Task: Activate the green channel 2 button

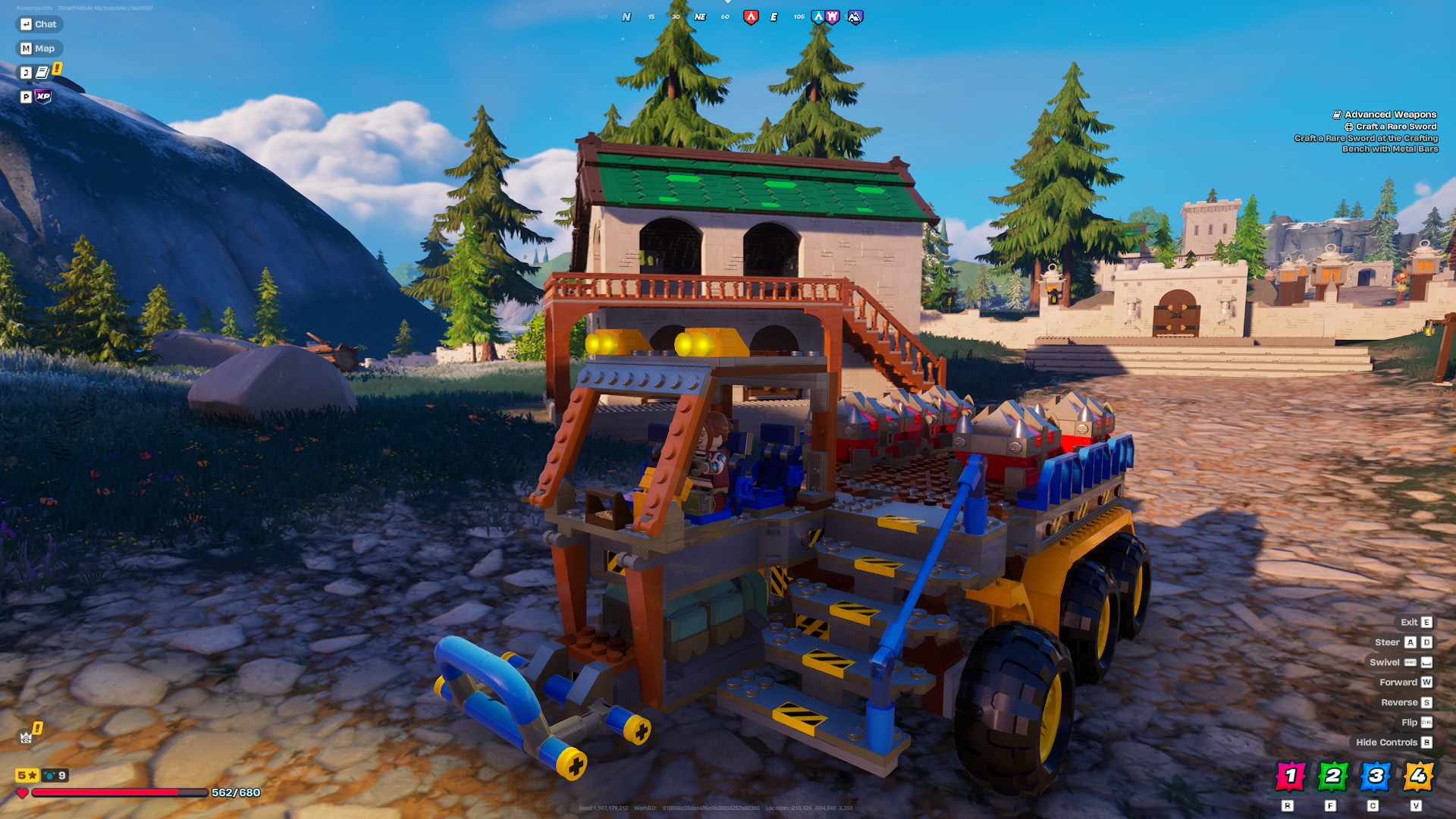Action: 1332,776
